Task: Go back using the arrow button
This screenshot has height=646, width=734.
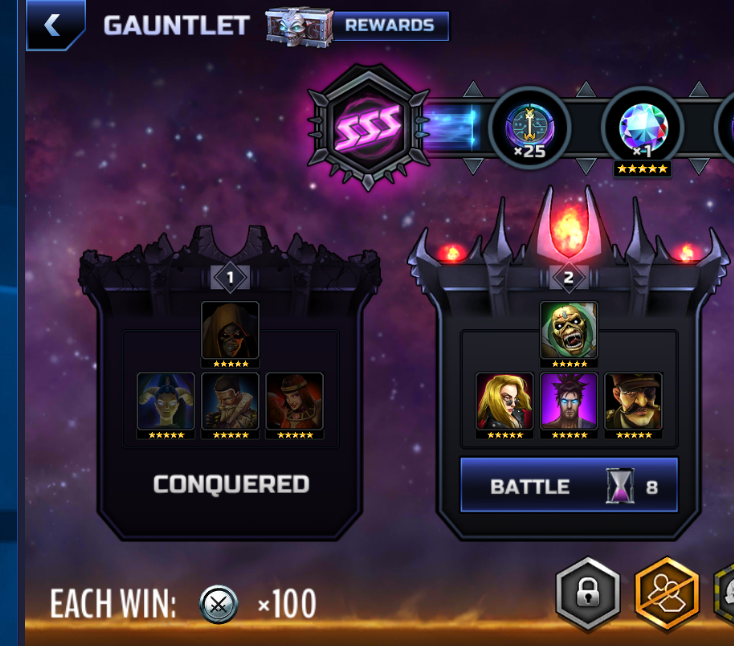Action: point(54,26)
